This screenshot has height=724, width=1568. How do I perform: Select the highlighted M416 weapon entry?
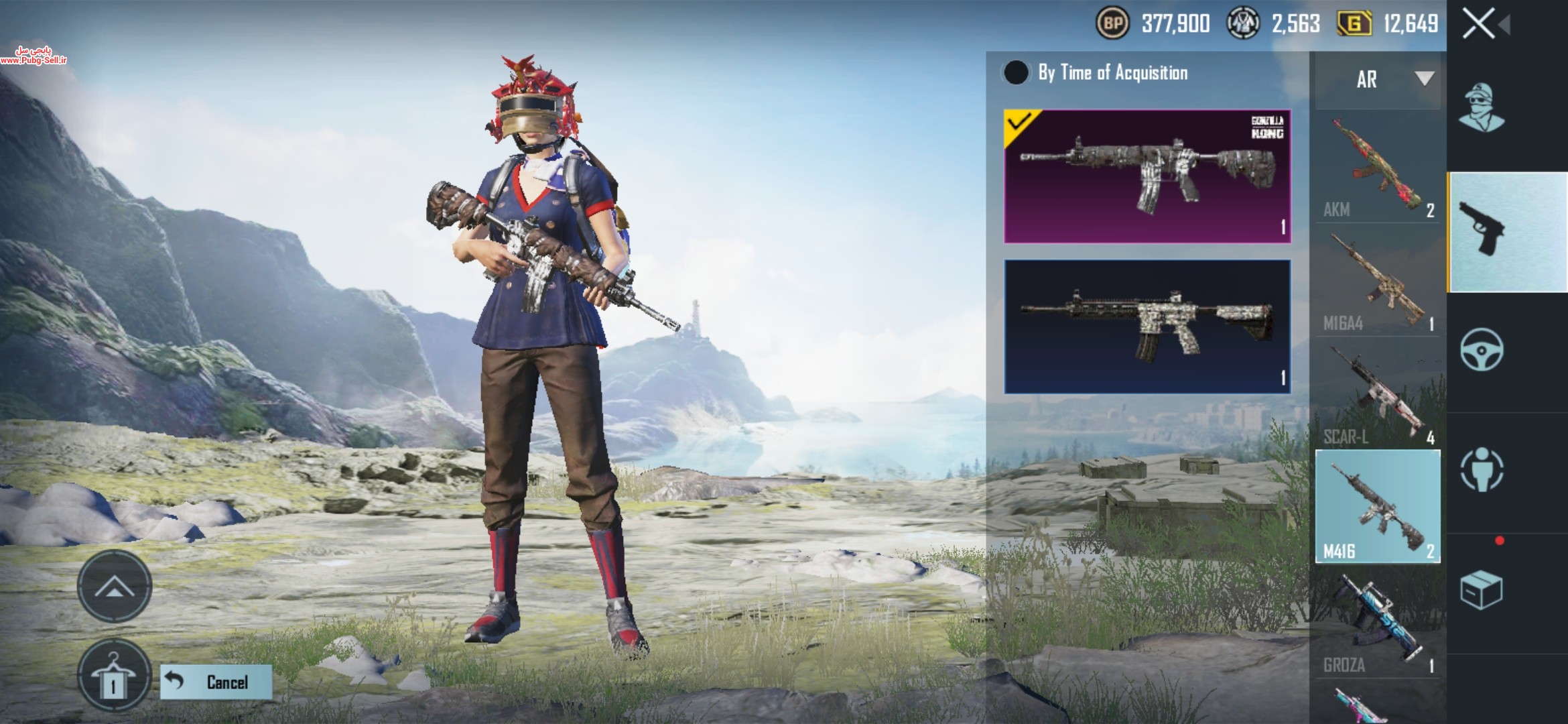coord(1378,507)
